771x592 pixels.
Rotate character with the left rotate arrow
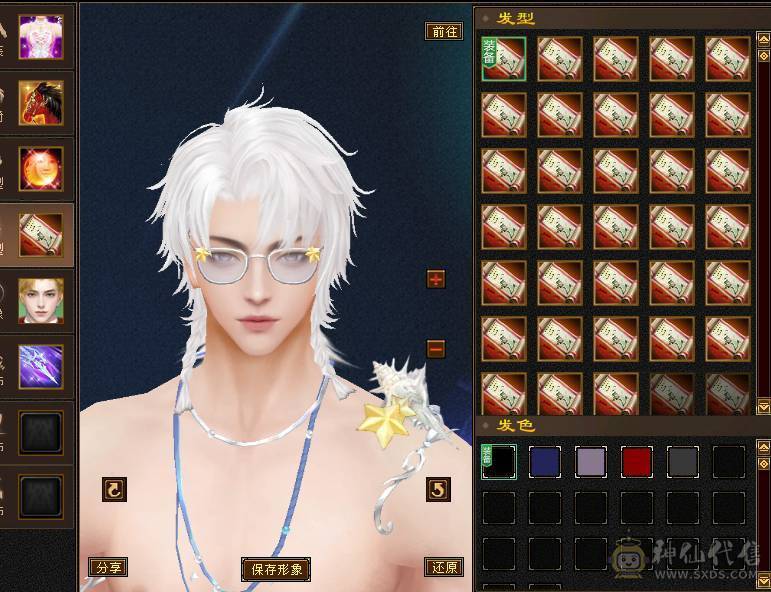pyautogui.click(x=115, y=489)
